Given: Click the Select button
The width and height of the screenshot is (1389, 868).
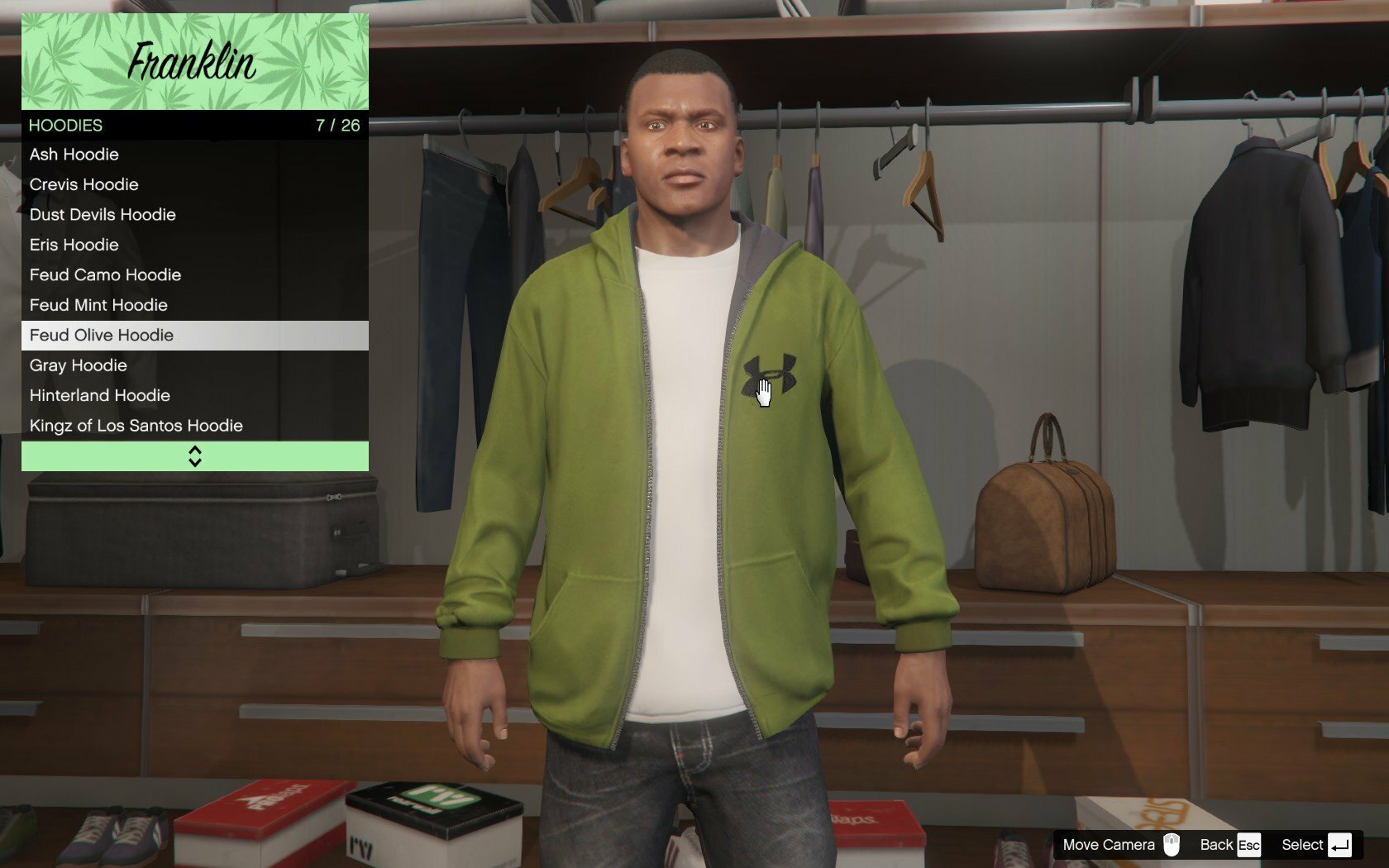Looking at the screenshot, I should (1315, 845).
